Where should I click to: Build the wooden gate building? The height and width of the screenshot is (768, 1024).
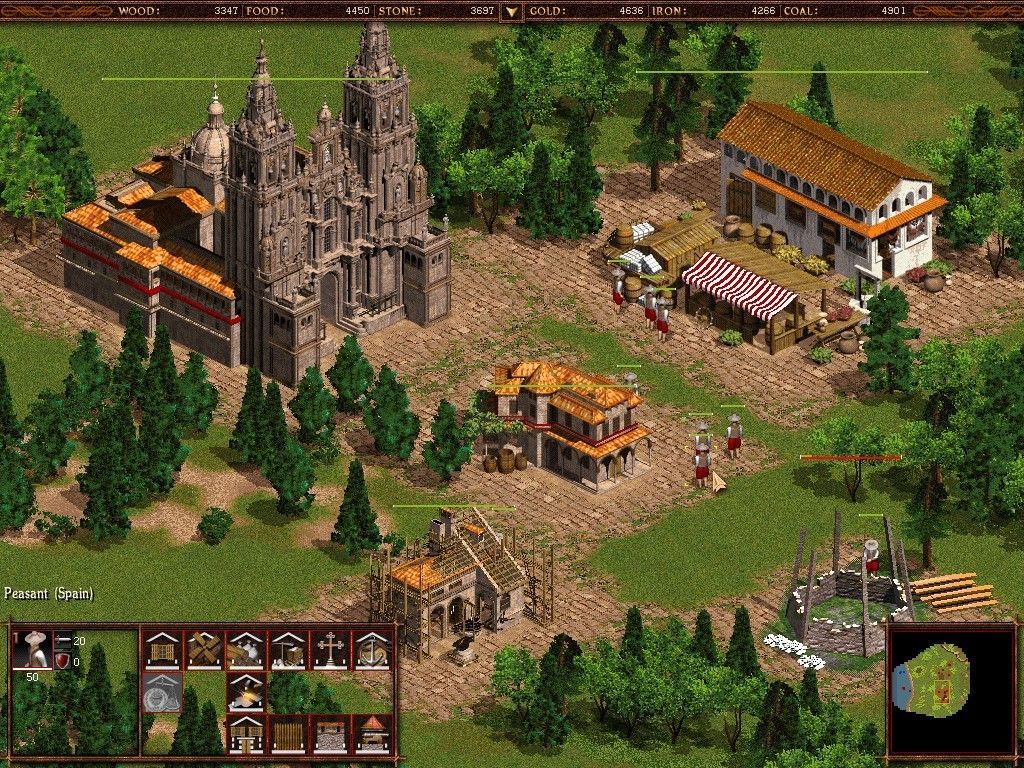246,734
